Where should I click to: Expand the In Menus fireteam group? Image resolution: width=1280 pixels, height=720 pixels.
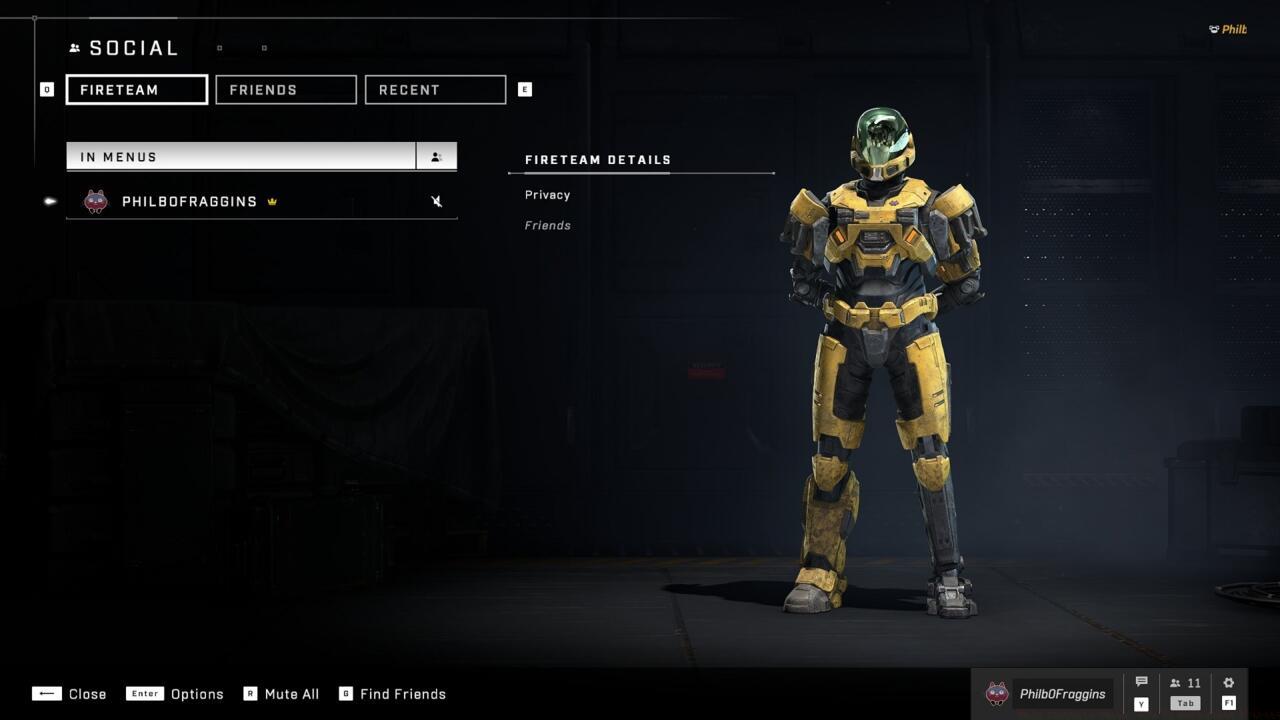[240, 156]
